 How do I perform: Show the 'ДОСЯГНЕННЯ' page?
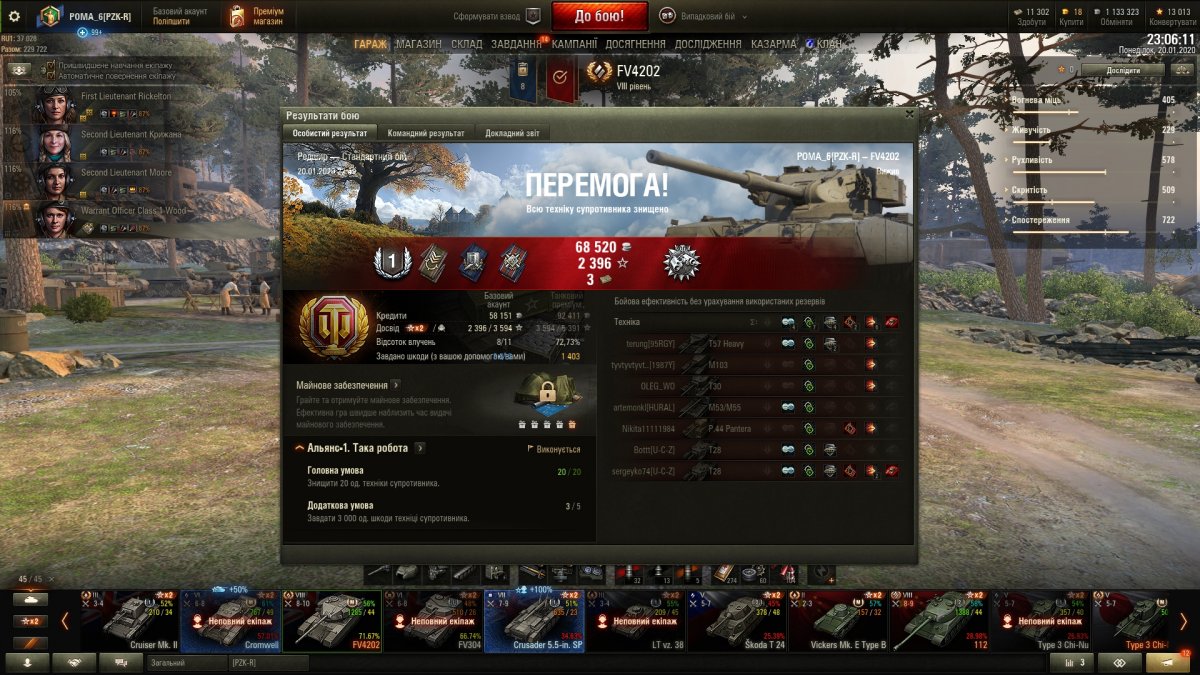tap(637, 44)
